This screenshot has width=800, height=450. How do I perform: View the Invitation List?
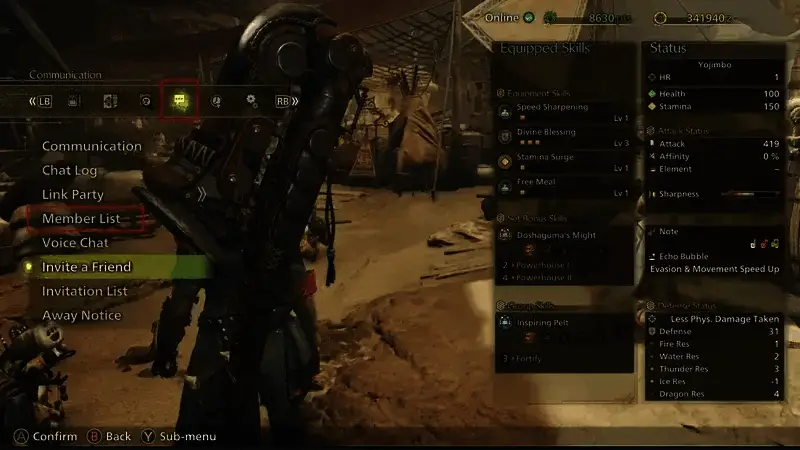(85, 291)
